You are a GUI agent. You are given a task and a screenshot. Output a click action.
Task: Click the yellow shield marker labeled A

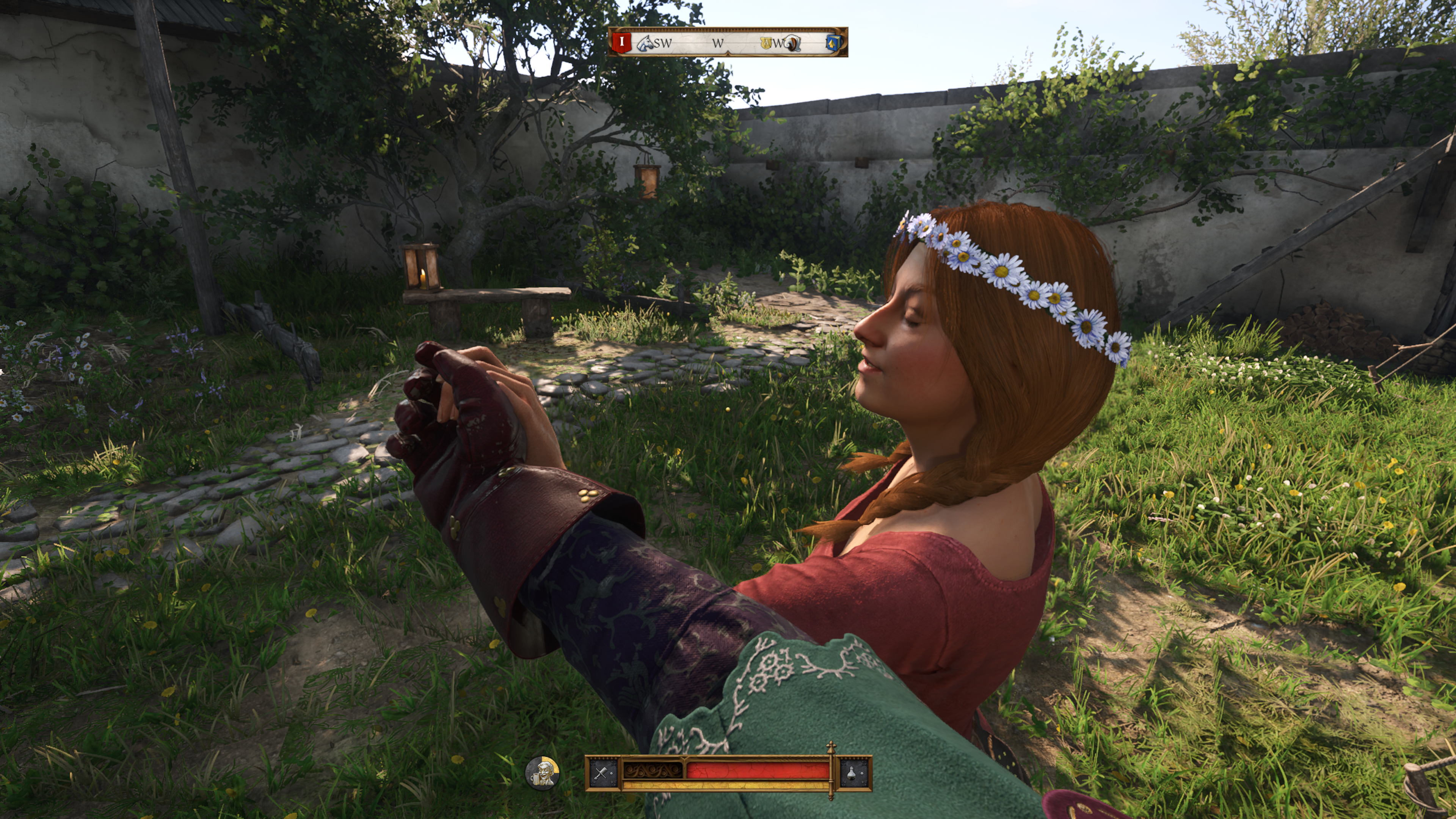pyautogui.click(x=766, y=43)
